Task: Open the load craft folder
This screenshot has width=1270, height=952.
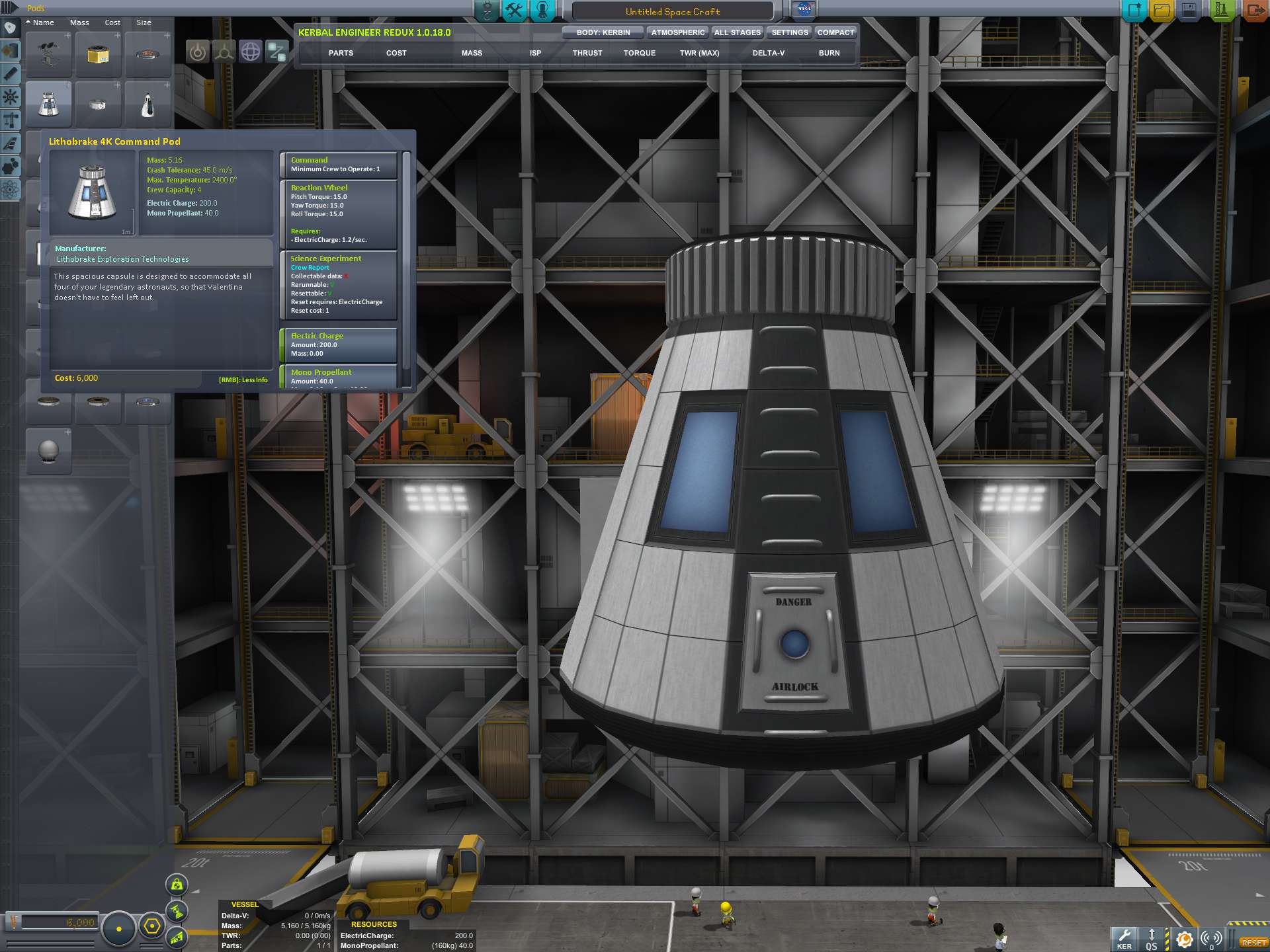Action: (1162, 11)
